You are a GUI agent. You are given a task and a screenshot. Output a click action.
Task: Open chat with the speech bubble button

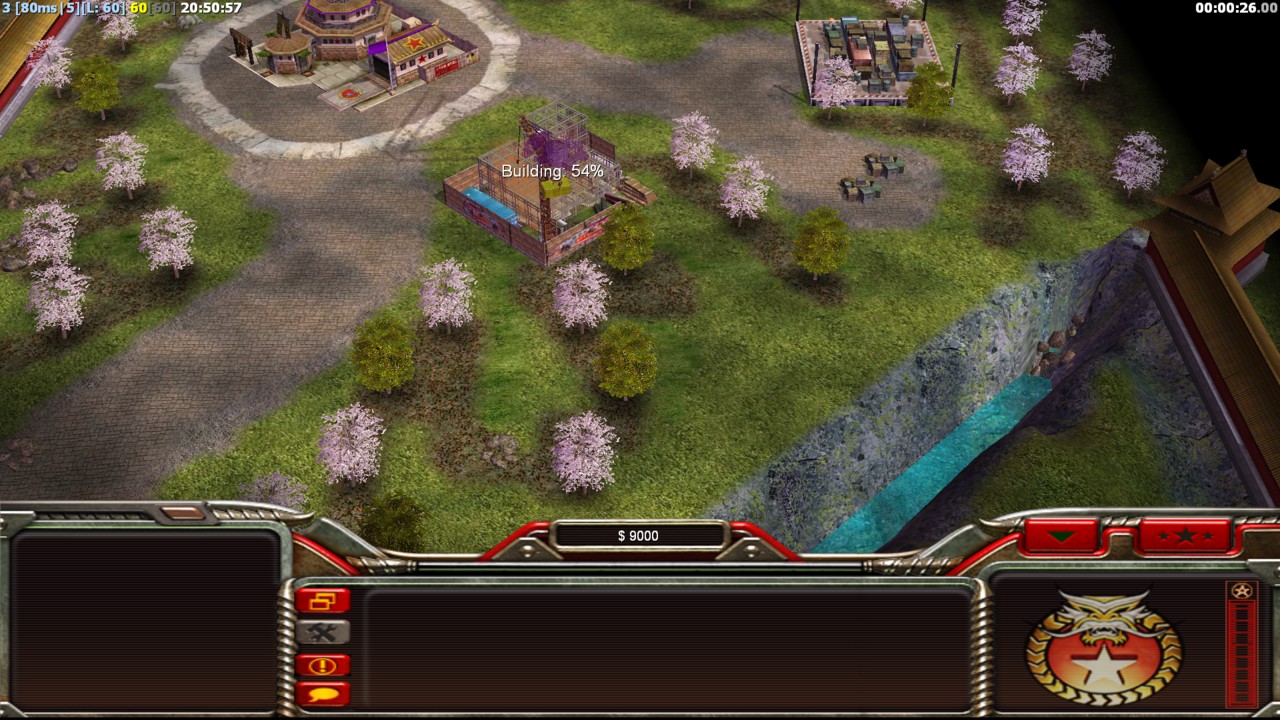[322, 693]
